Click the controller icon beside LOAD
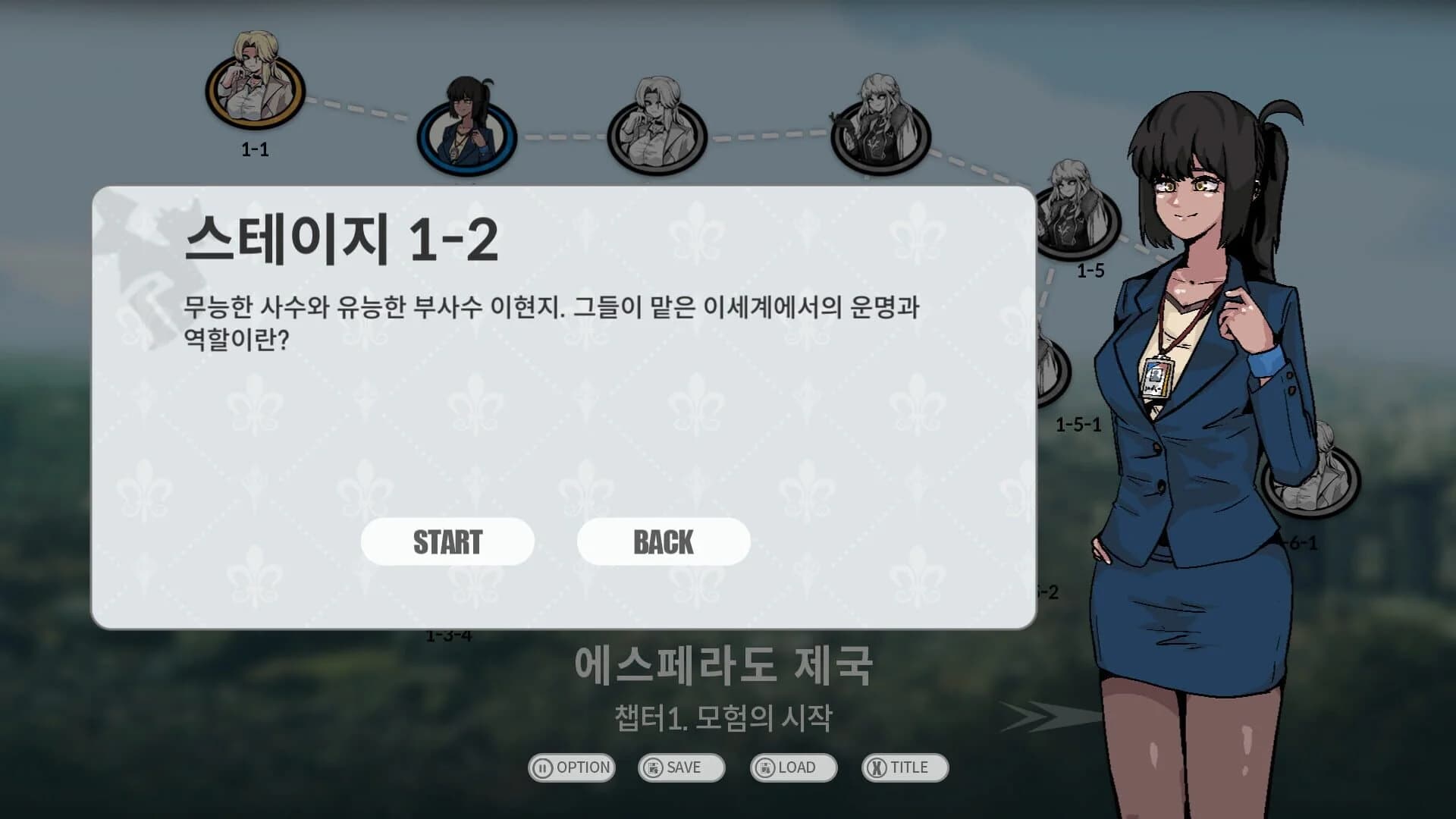The width and height of the screenshot is (1456, 819). coord(764,767)
